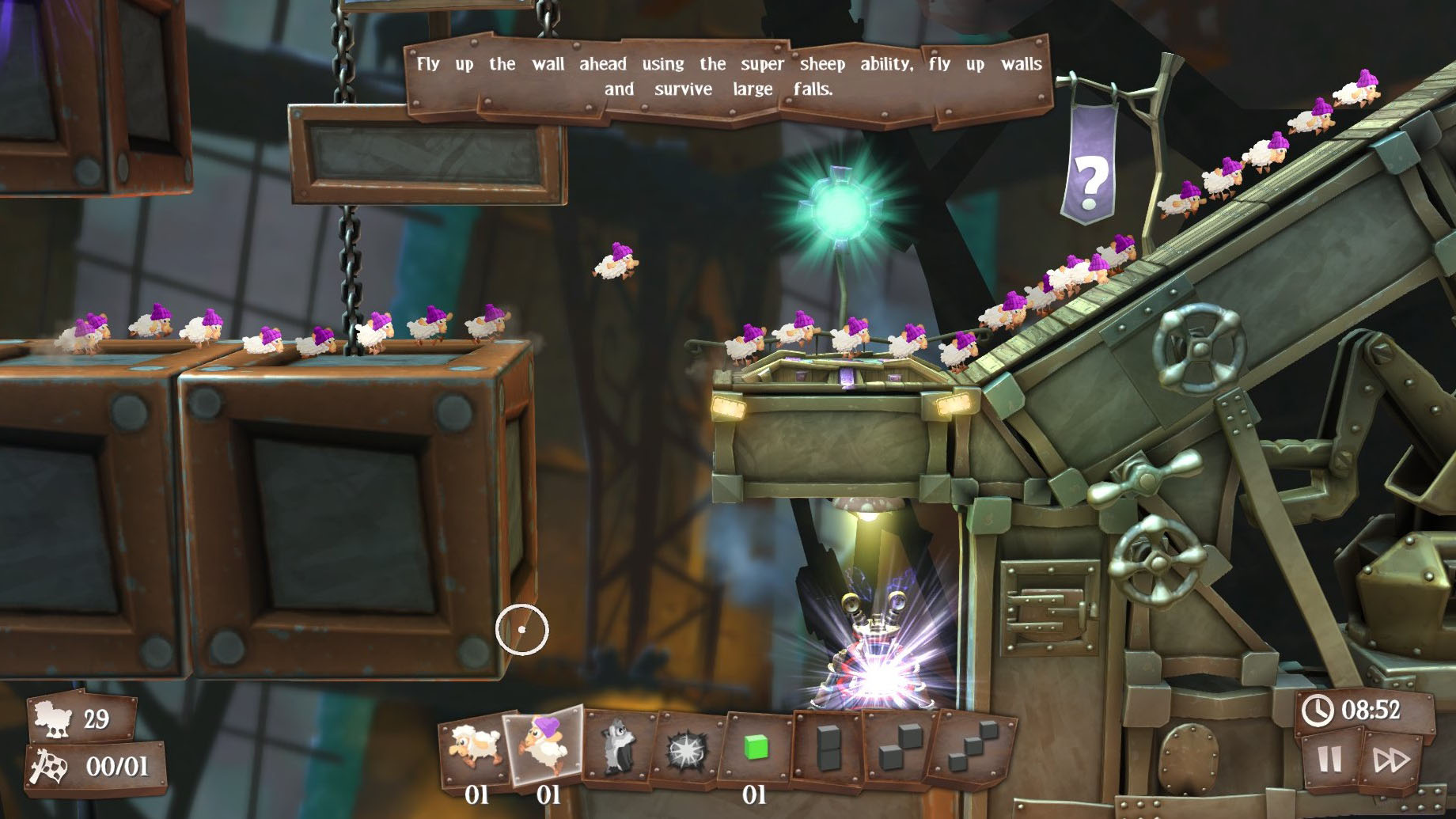Select the three-block staircase tool
Viewport: 1456px width, 819px height.
click(973, 747)
